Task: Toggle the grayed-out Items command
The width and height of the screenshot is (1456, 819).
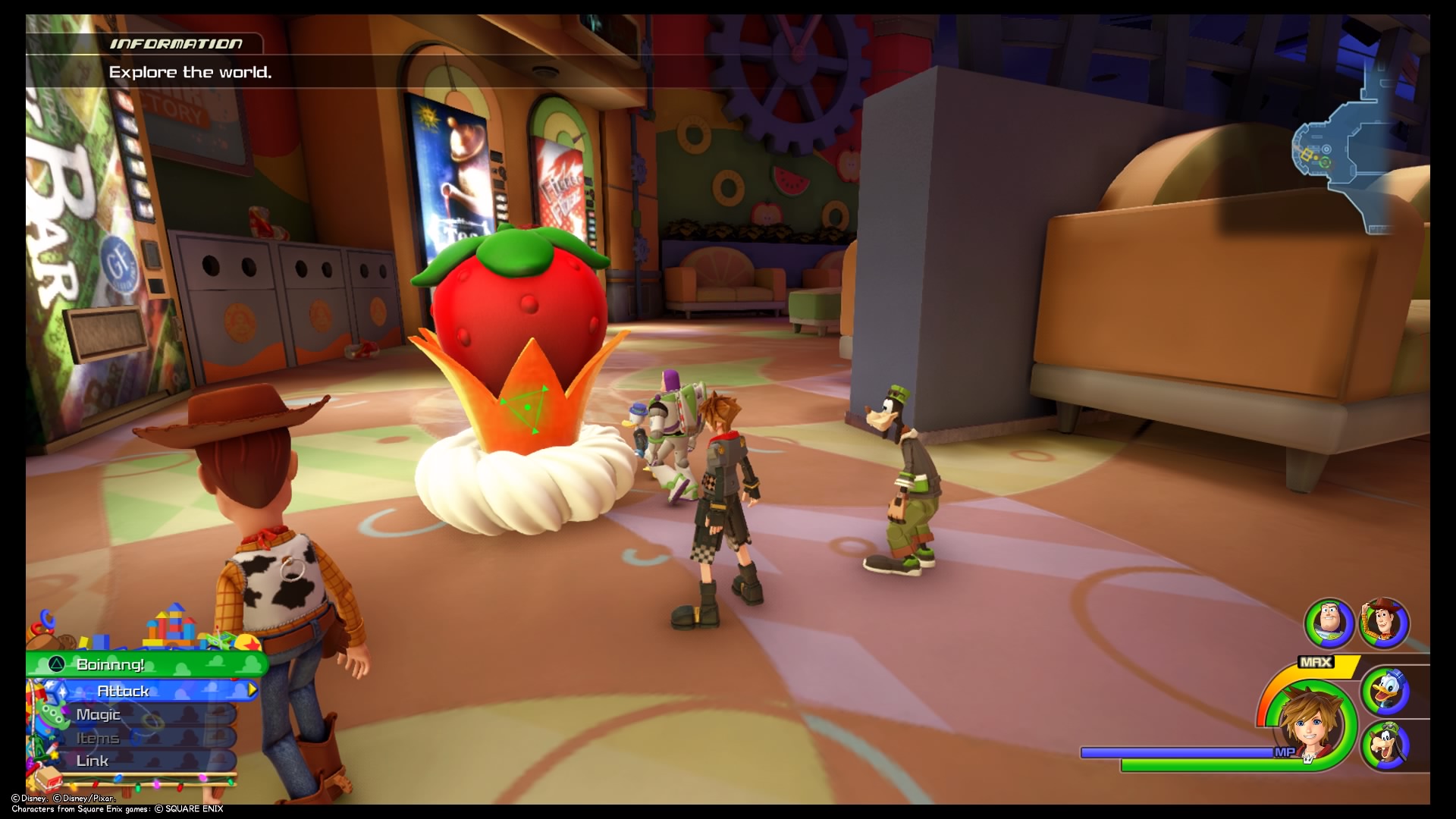Action: (97, 737)
